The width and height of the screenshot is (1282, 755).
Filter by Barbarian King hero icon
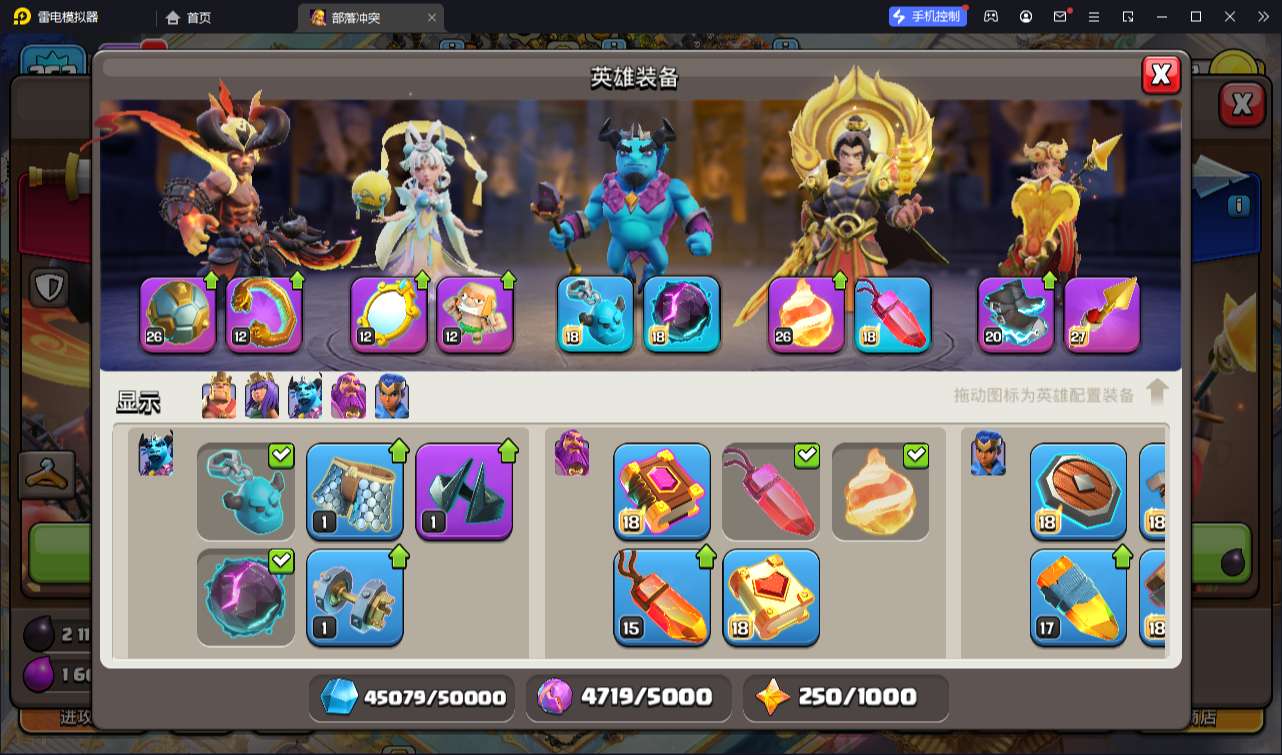point(219,396)
